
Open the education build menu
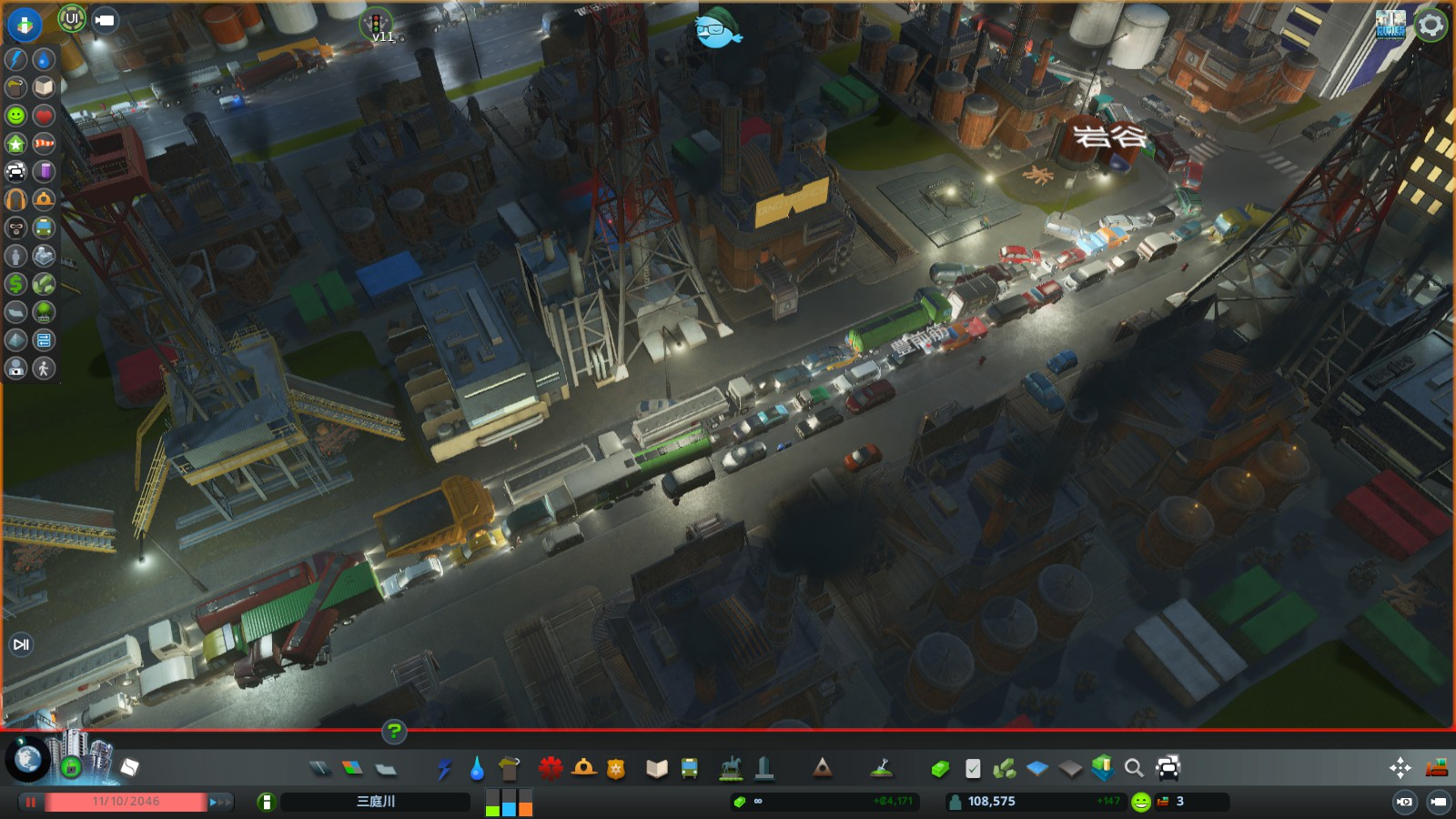point(656,769)
